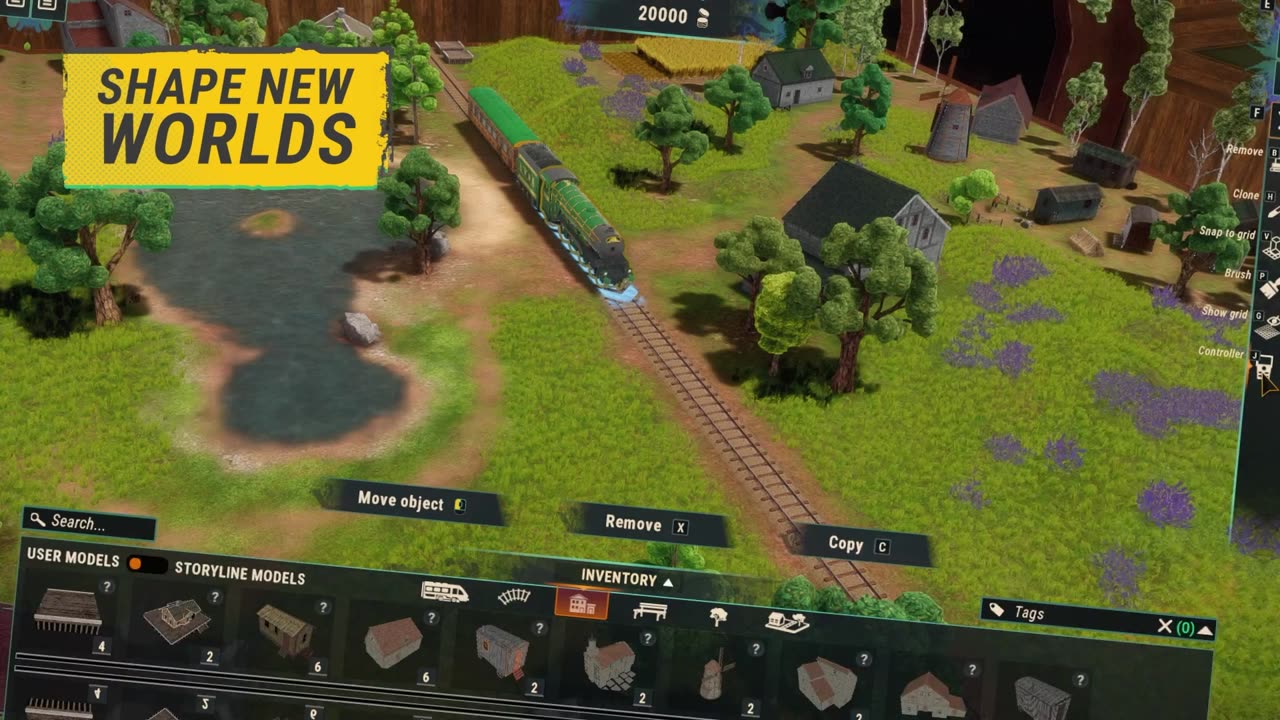The width and height of the screenshot is (1280, 720).
Task: Pick the church building model thumbnail
Action: tap(609, 664)
